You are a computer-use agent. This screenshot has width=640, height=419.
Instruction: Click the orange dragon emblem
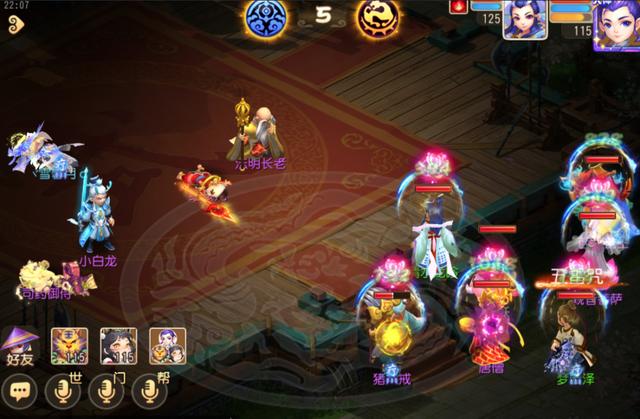pos(378,17)
